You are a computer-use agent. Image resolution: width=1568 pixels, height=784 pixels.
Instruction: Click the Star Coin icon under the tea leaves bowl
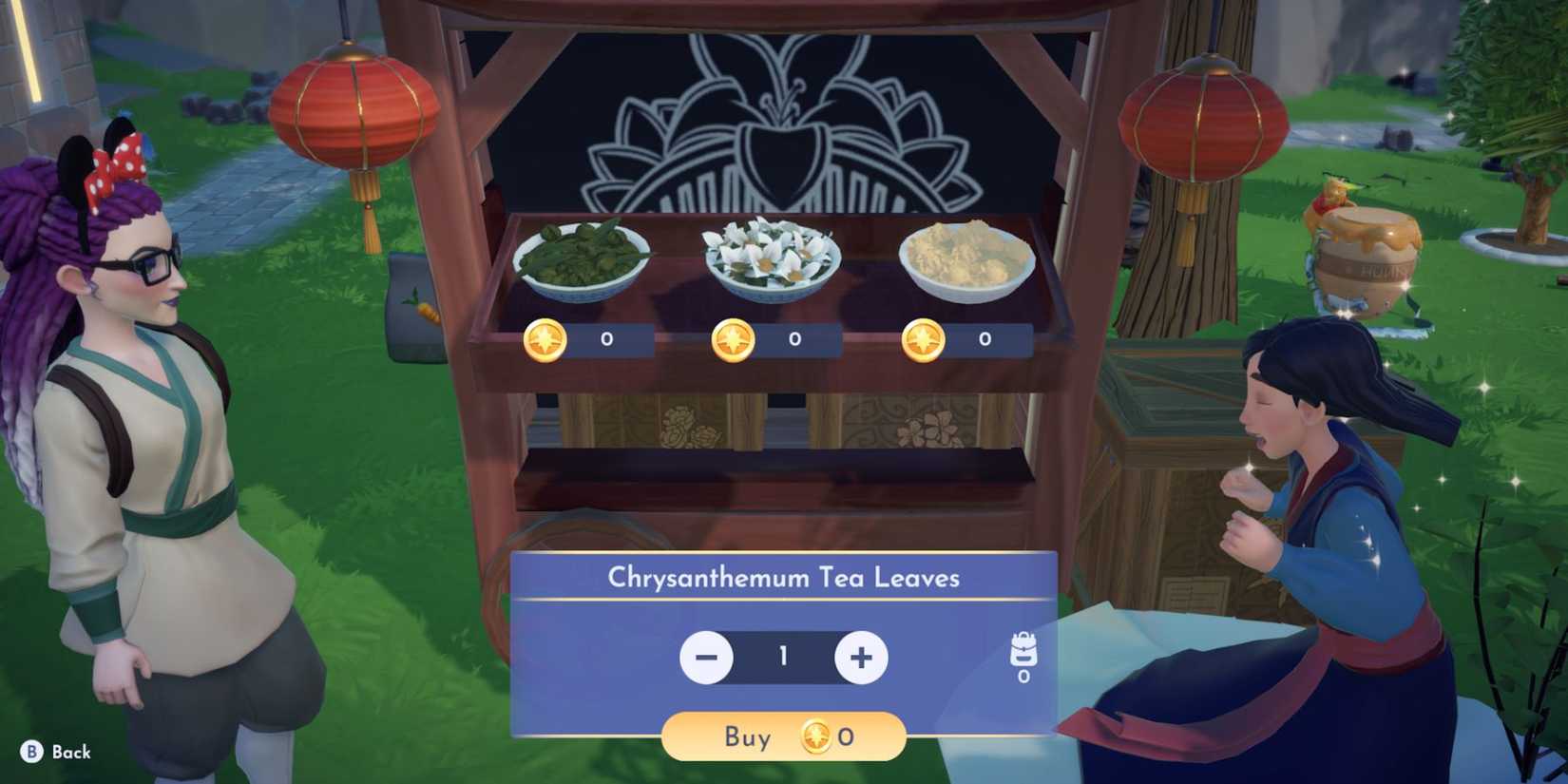[x=543, y=339]
